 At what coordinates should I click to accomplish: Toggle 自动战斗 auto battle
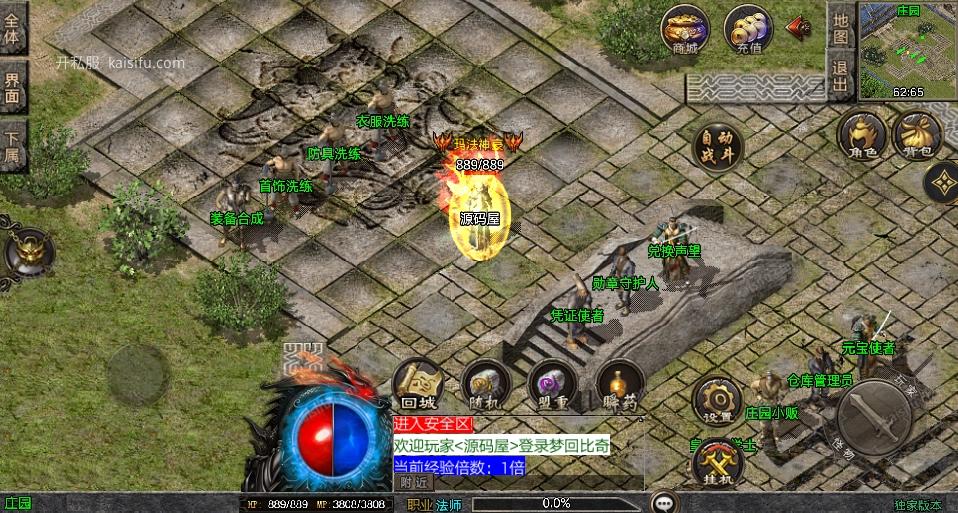(716, 147)
